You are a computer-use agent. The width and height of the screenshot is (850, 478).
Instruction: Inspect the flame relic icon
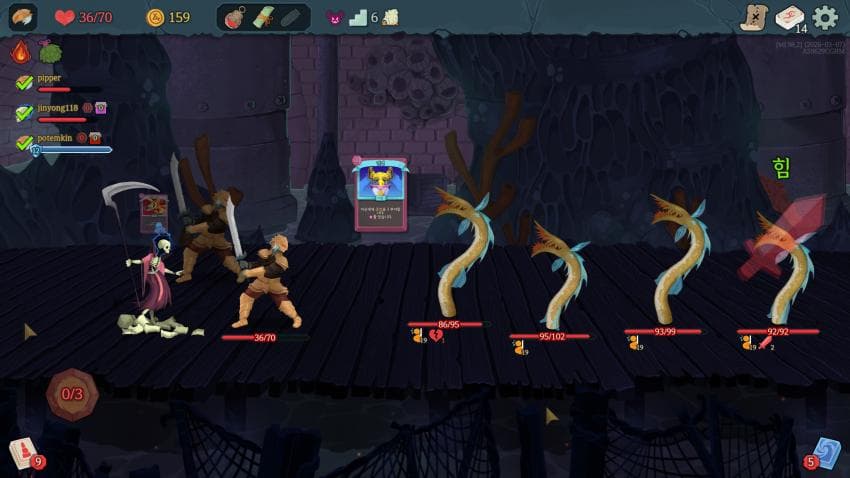[x=20, y=52]
